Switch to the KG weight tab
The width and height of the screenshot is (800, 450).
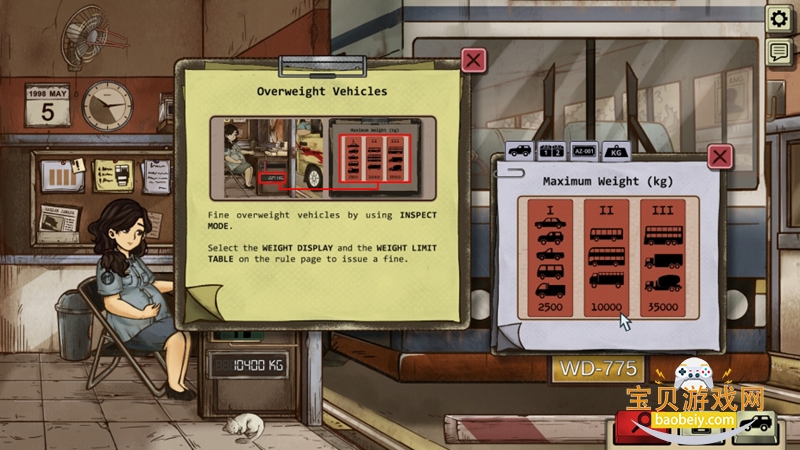[615, 151]
